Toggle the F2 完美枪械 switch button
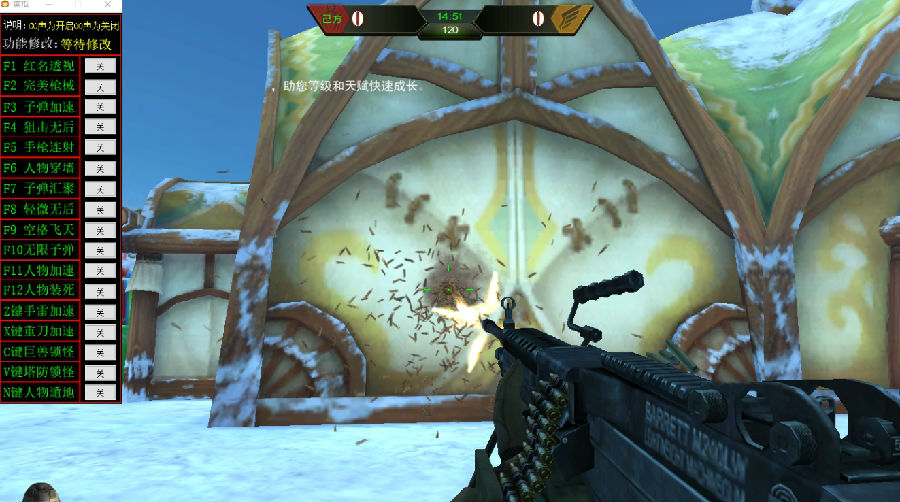Image resolution: width=900 pixels, height=502 pixels. 100,86
